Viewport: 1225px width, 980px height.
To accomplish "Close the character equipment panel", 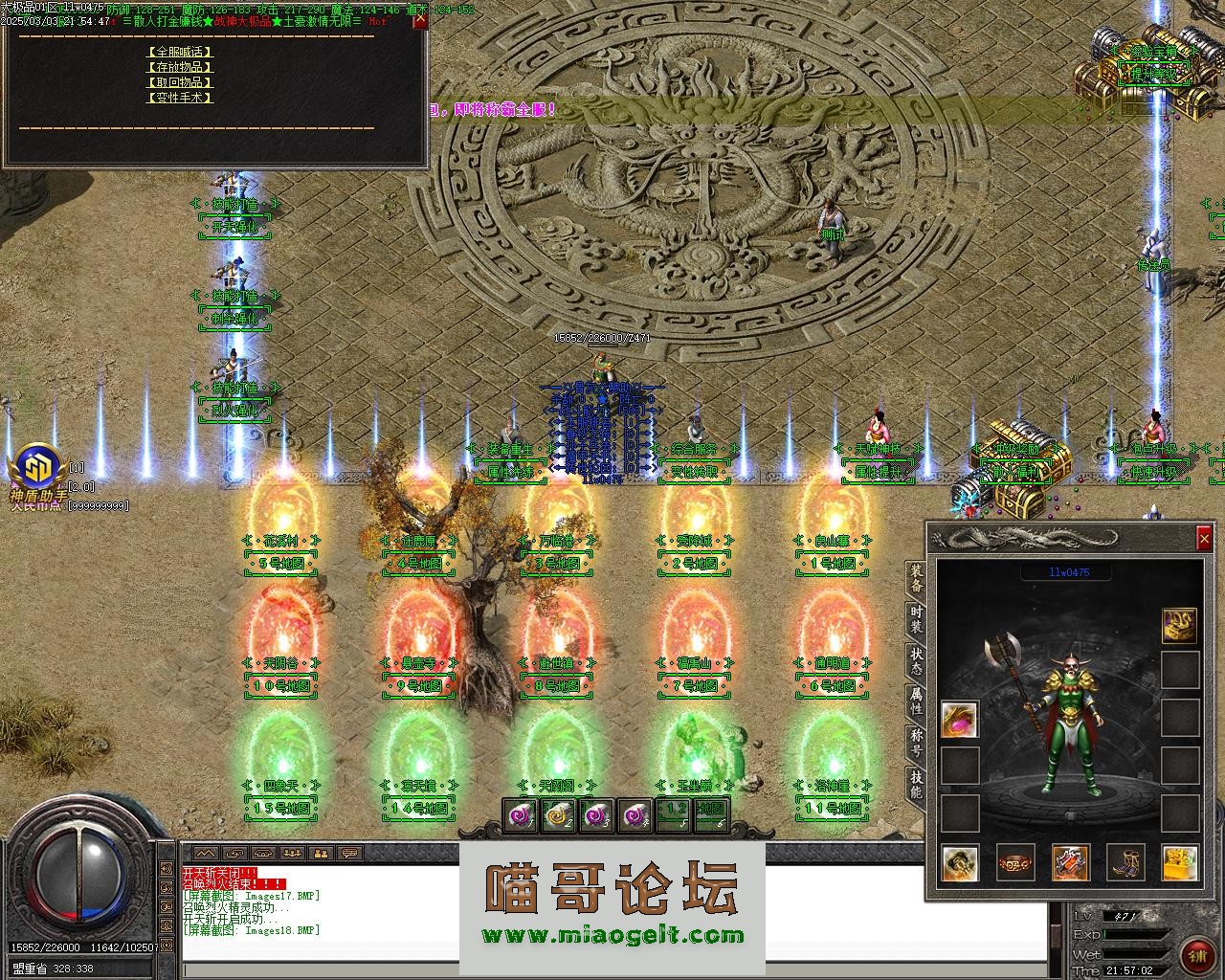I will tap(1204, 540).
